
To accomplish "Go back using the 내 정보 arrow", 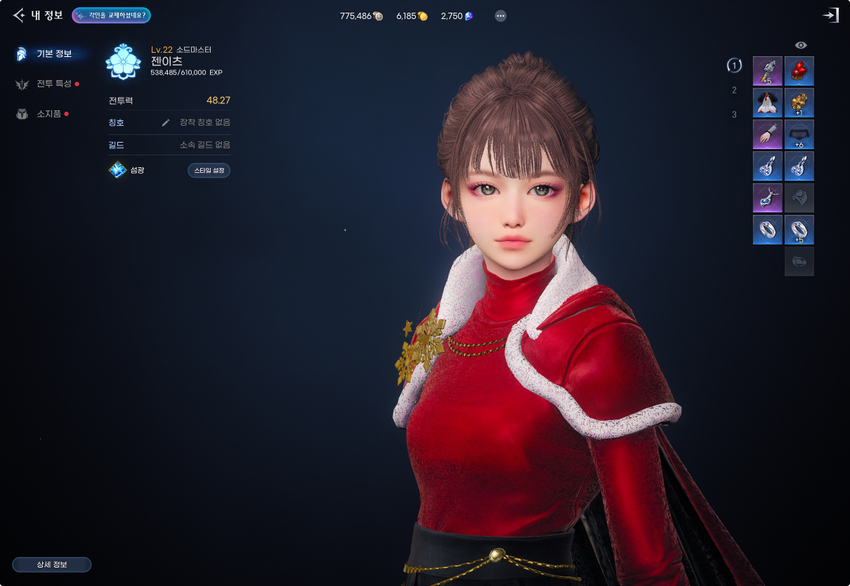I will click(x=19, y=15).
